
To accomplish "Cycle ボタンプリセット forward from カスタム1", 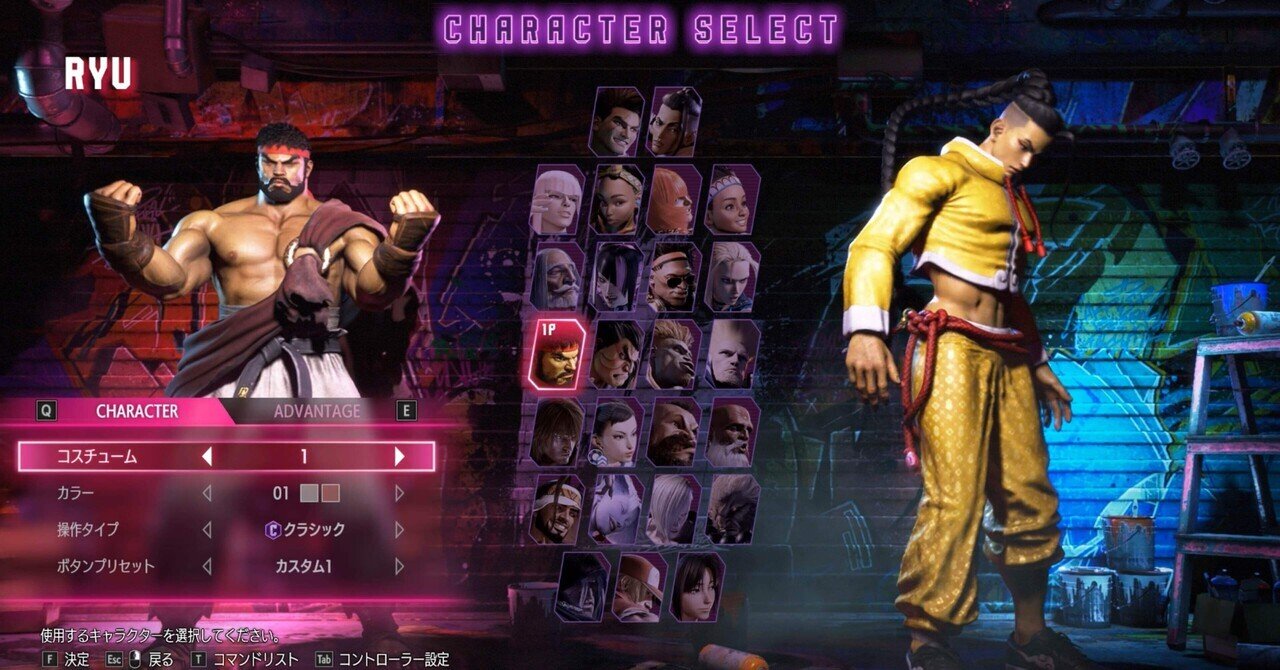I will 399,566.
